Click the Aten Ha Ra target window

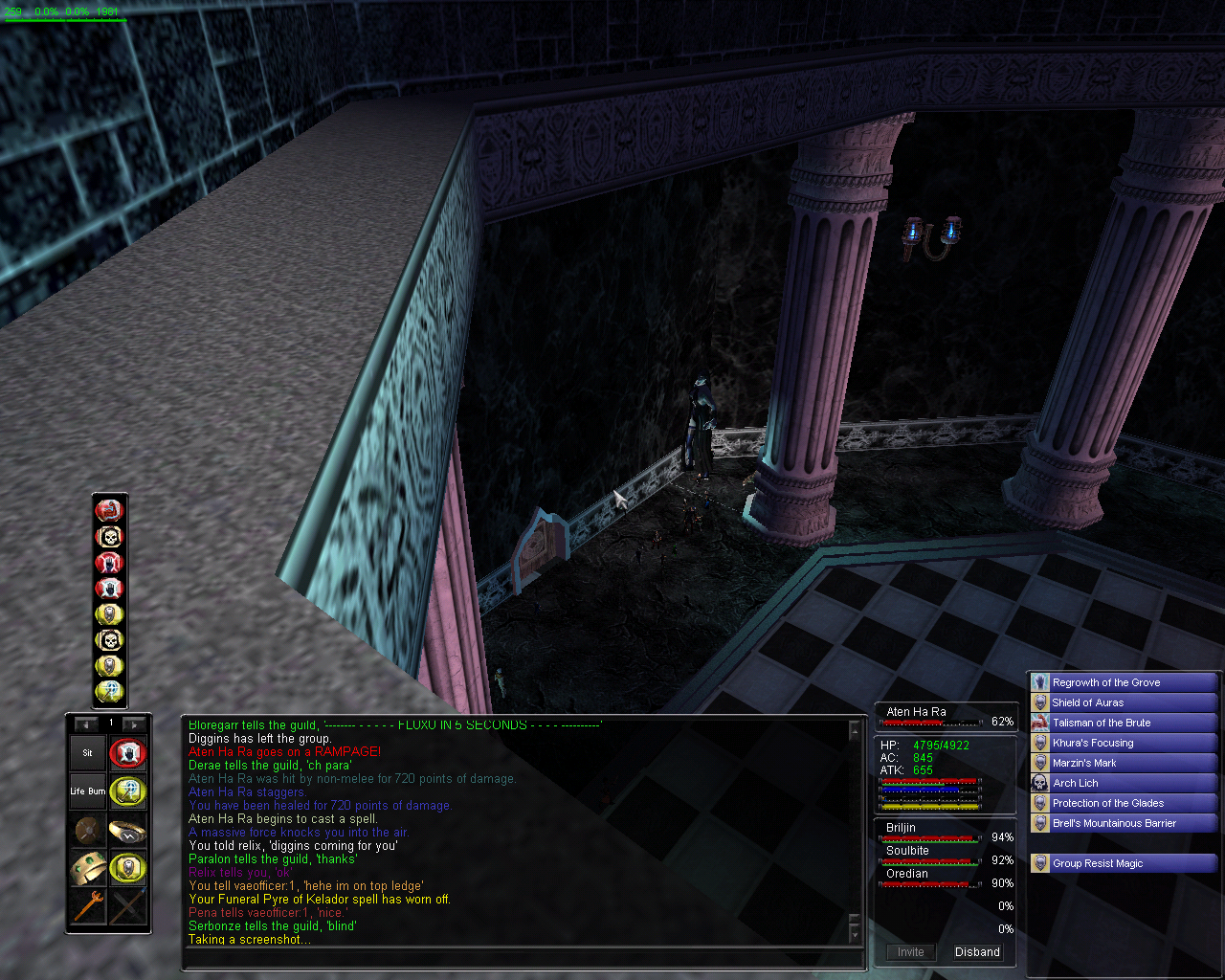pos(945,716)
